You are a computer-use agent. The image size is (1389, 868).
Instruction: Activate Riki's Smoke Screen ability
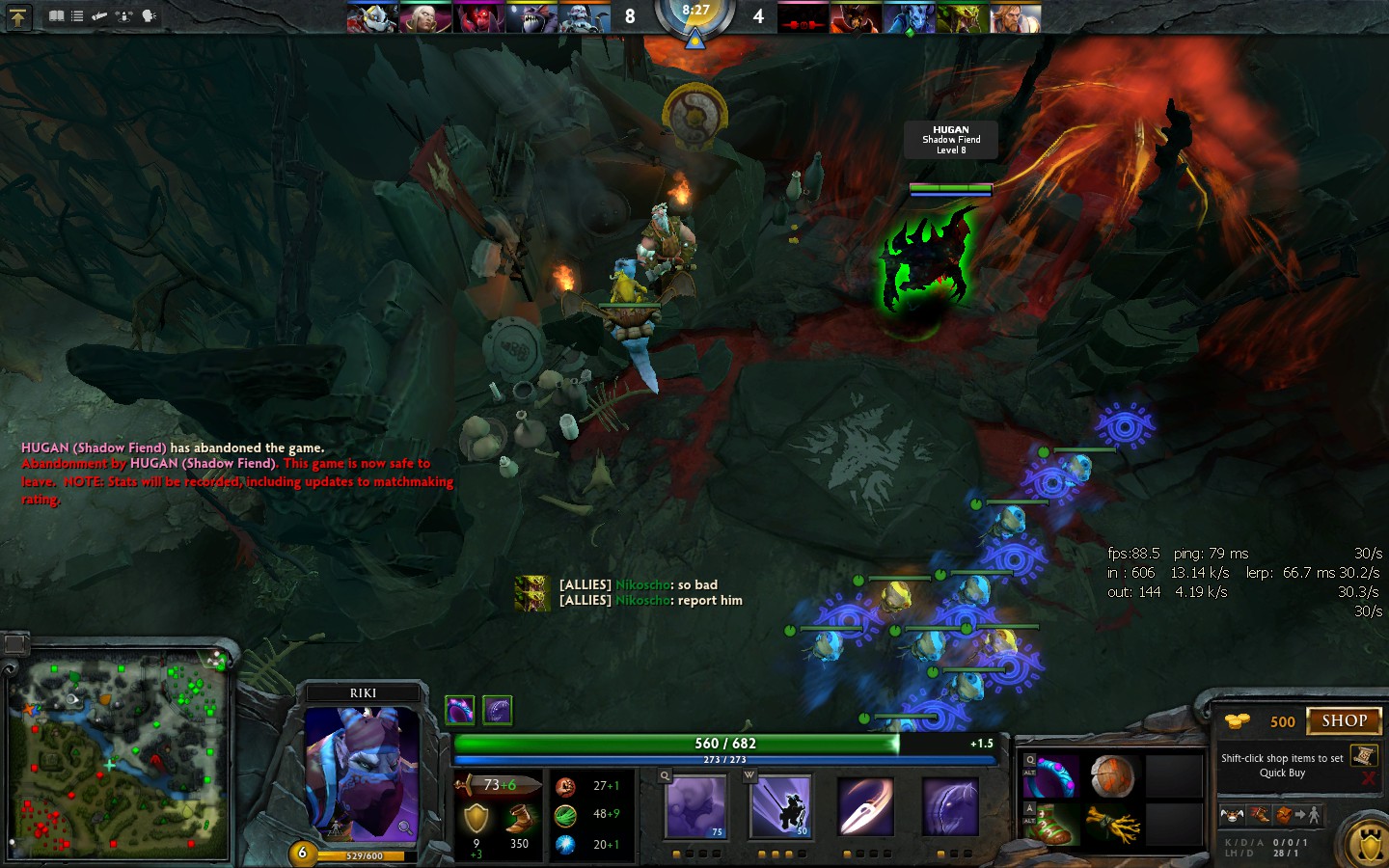tap(695, 806)
